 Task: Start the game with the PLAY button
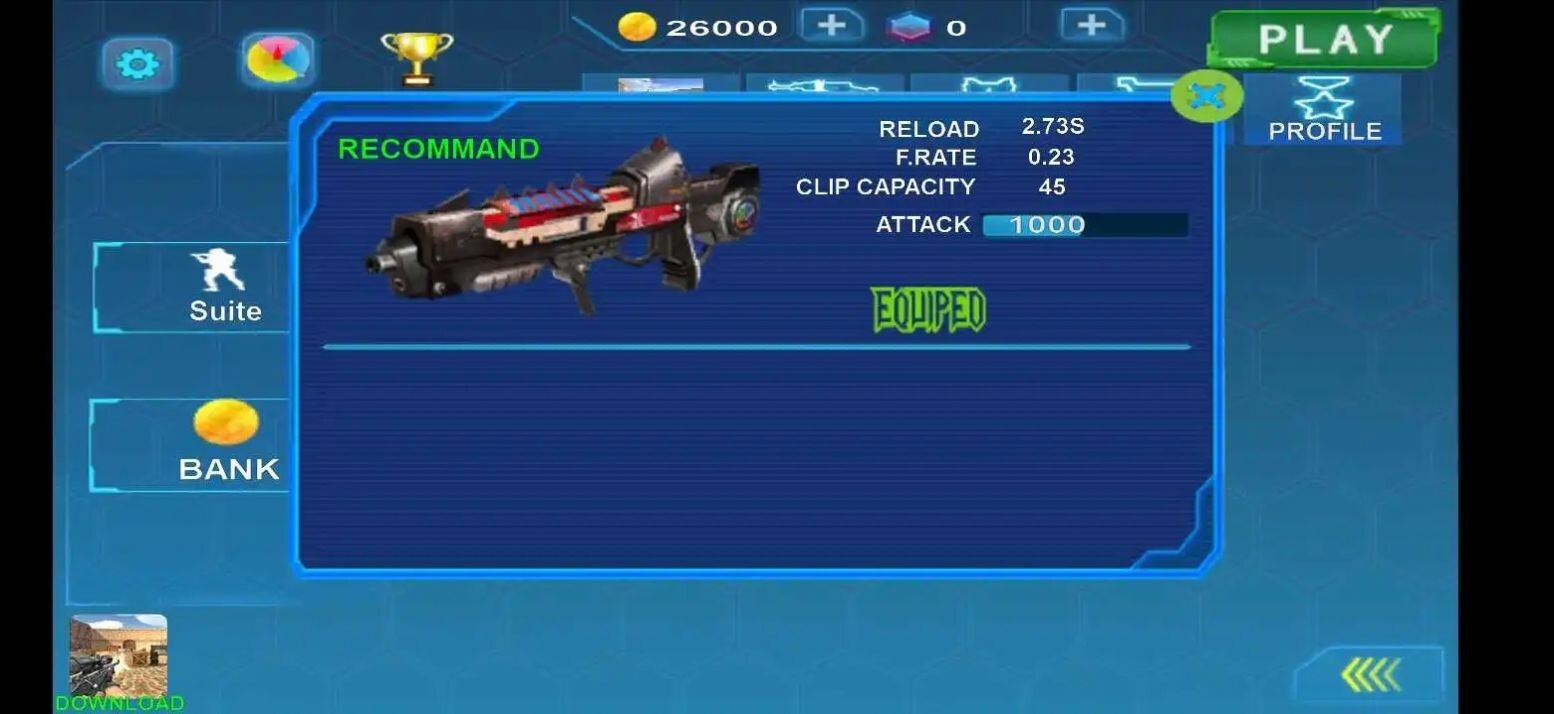1324,40
